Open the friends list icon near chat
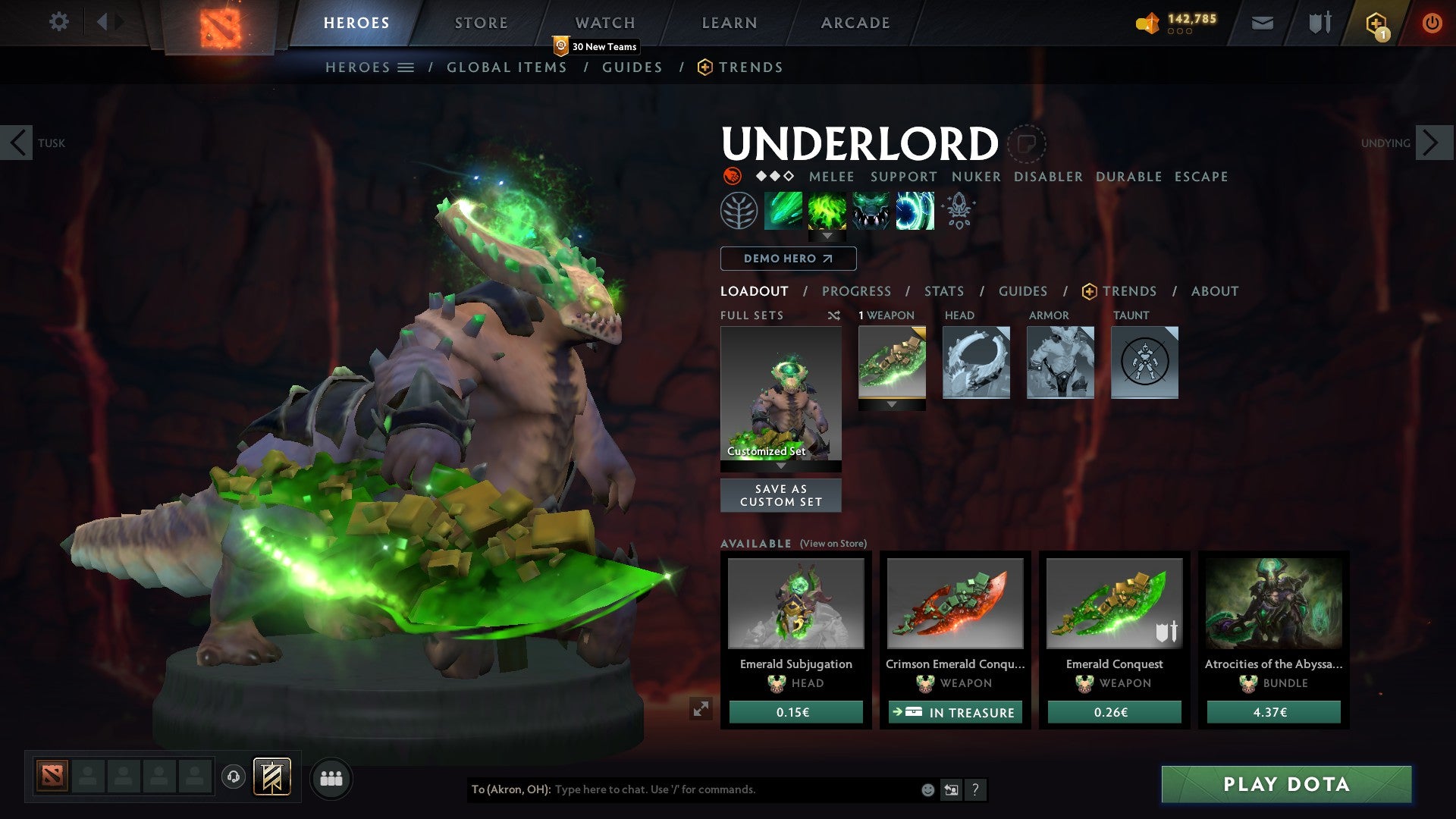This screenshot has height=819, width=1456. [x=331, y=777]
